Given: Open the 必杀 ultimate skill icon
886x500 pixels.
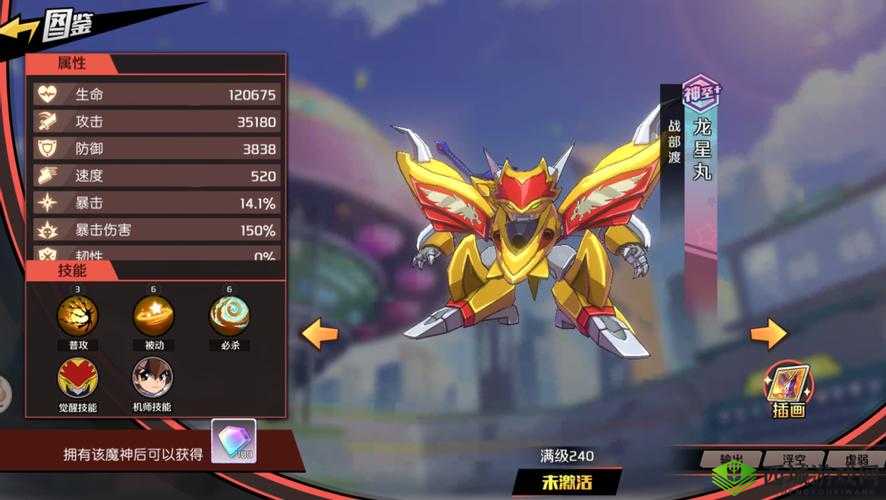Looking at the screenshot, I should pos(229,316).
